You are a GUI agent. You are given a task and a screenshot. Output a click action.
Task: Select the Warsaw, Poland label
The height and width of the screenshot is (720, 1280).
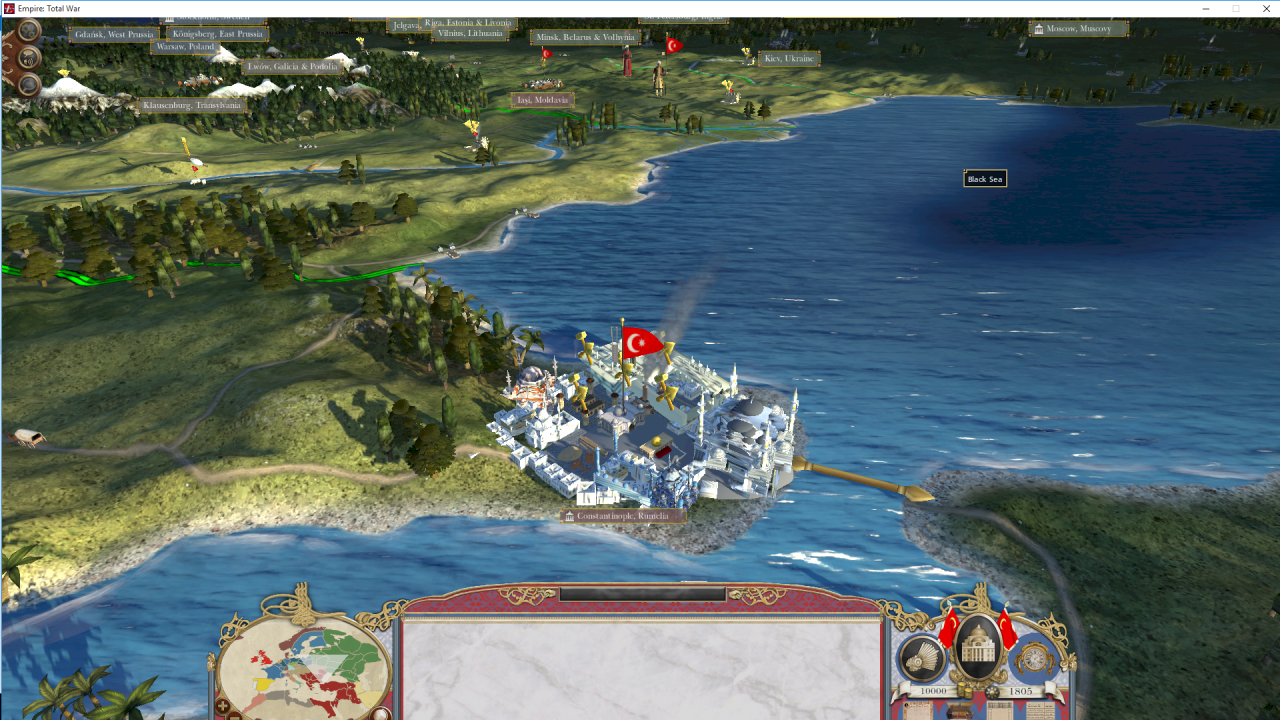(185, 47)
